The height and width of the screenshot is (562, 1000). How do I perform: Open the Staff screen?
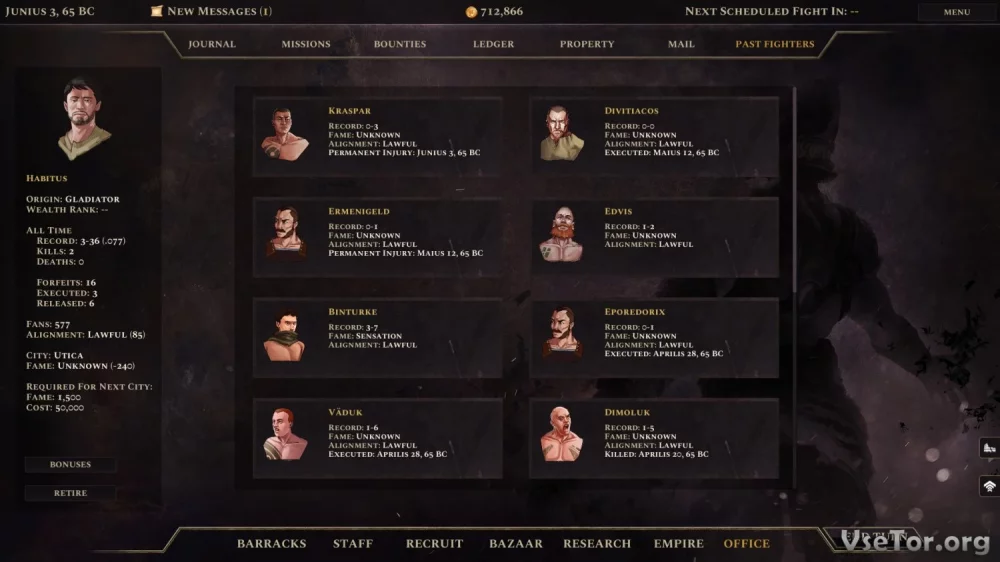(353, 544)
